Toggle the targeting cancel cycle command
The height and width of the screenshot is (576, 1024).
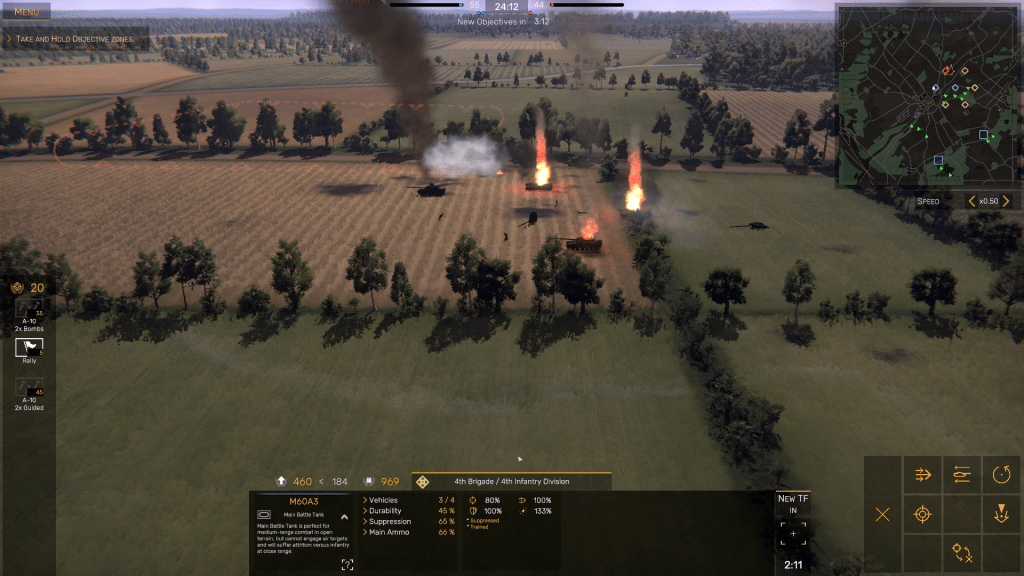[x=962, y=552]
